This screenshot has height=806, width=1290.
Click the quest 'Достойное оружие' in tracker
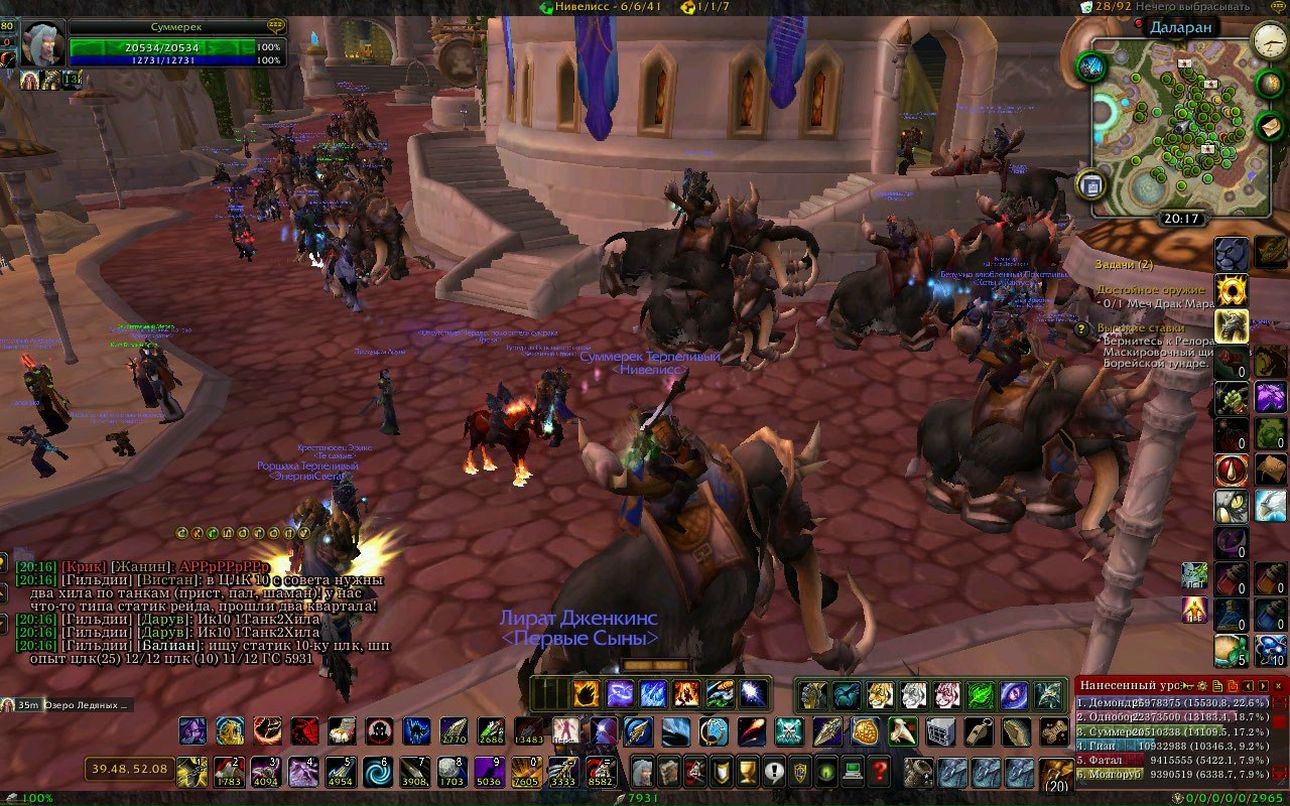[1149, 289]
